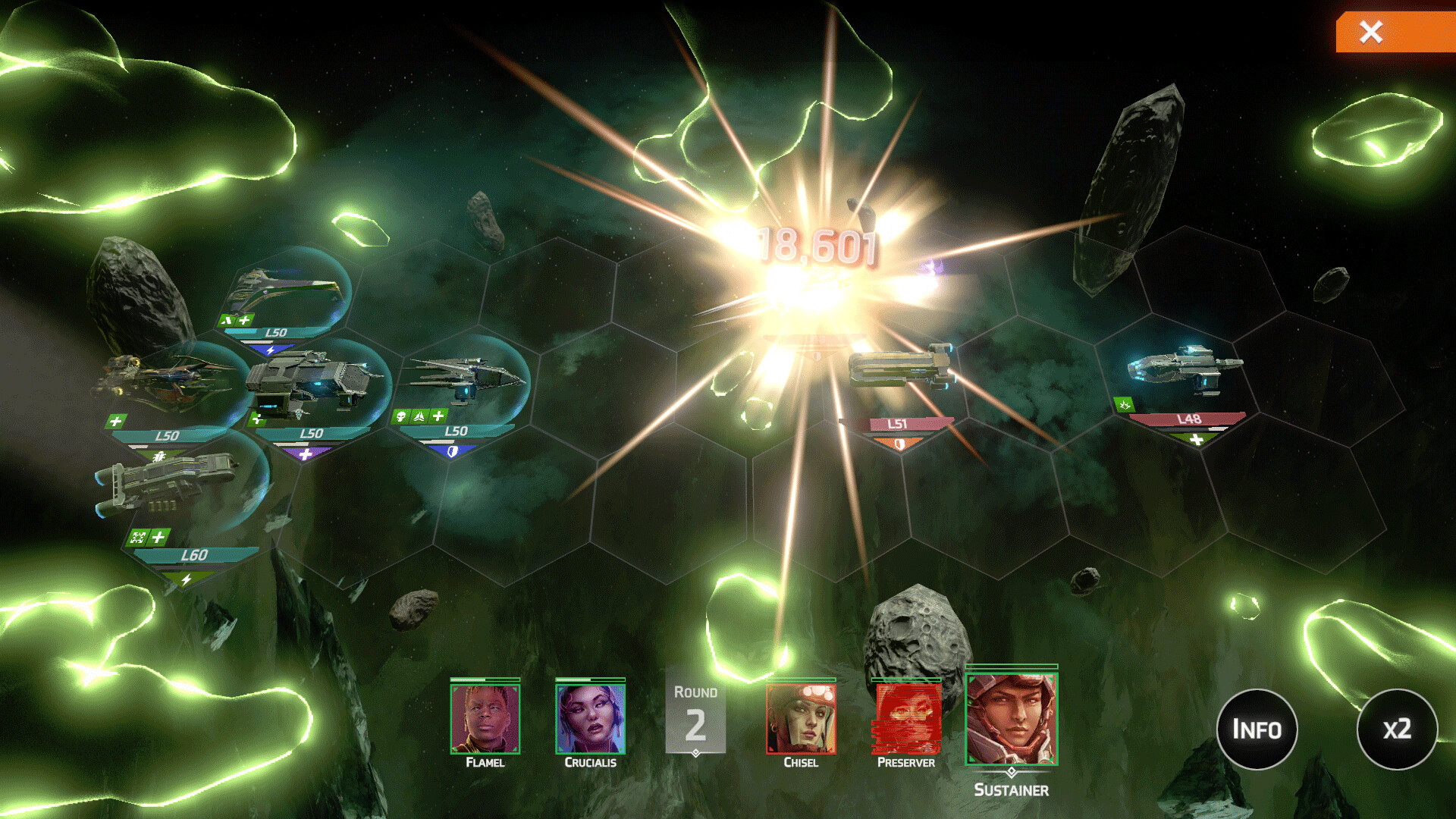Click the Preserver portrait
The image size is (1456, 819).
pos(906,719)
